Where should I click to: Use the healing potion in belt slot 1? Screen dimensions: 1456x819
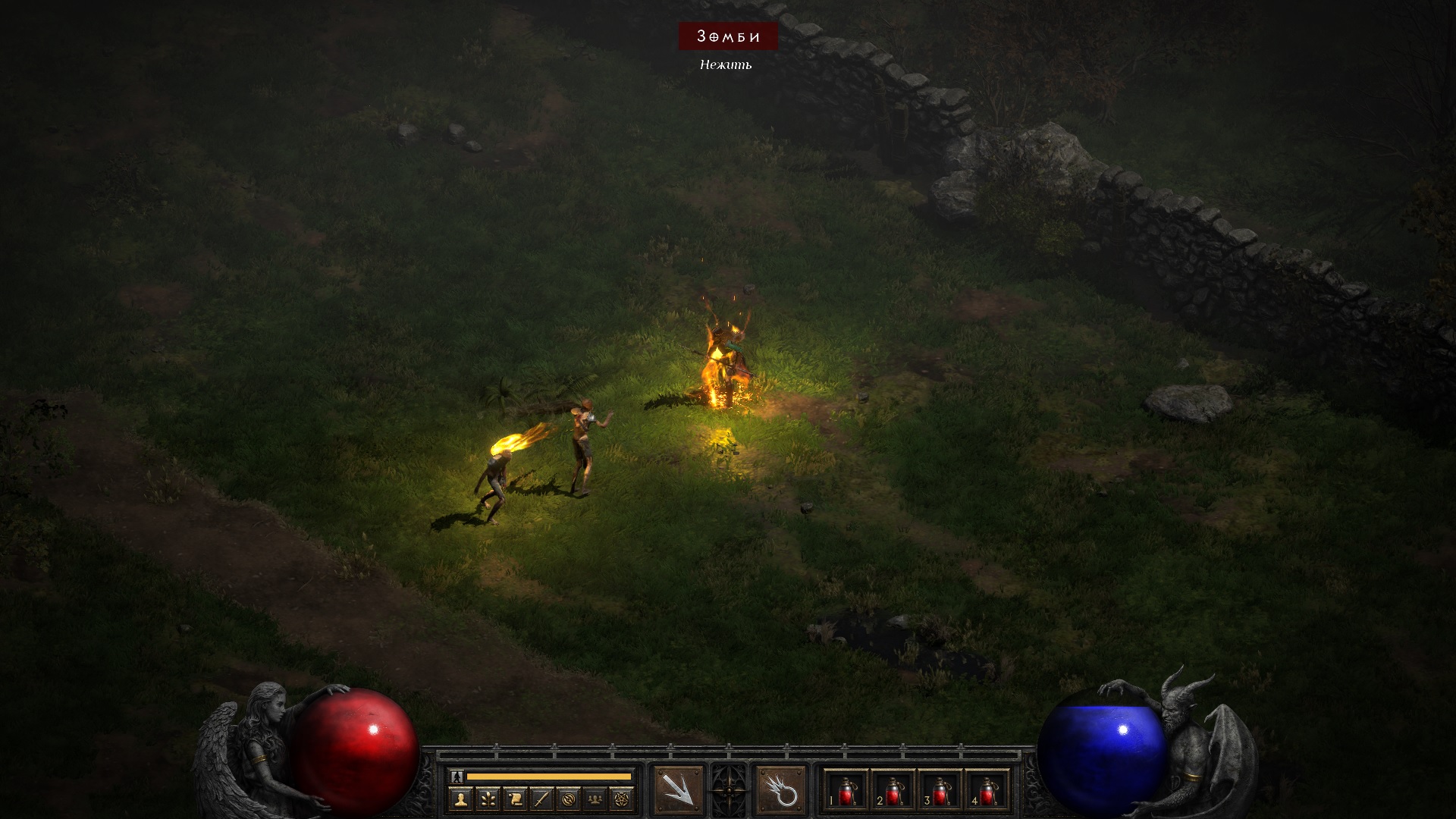tap(846, 791)
